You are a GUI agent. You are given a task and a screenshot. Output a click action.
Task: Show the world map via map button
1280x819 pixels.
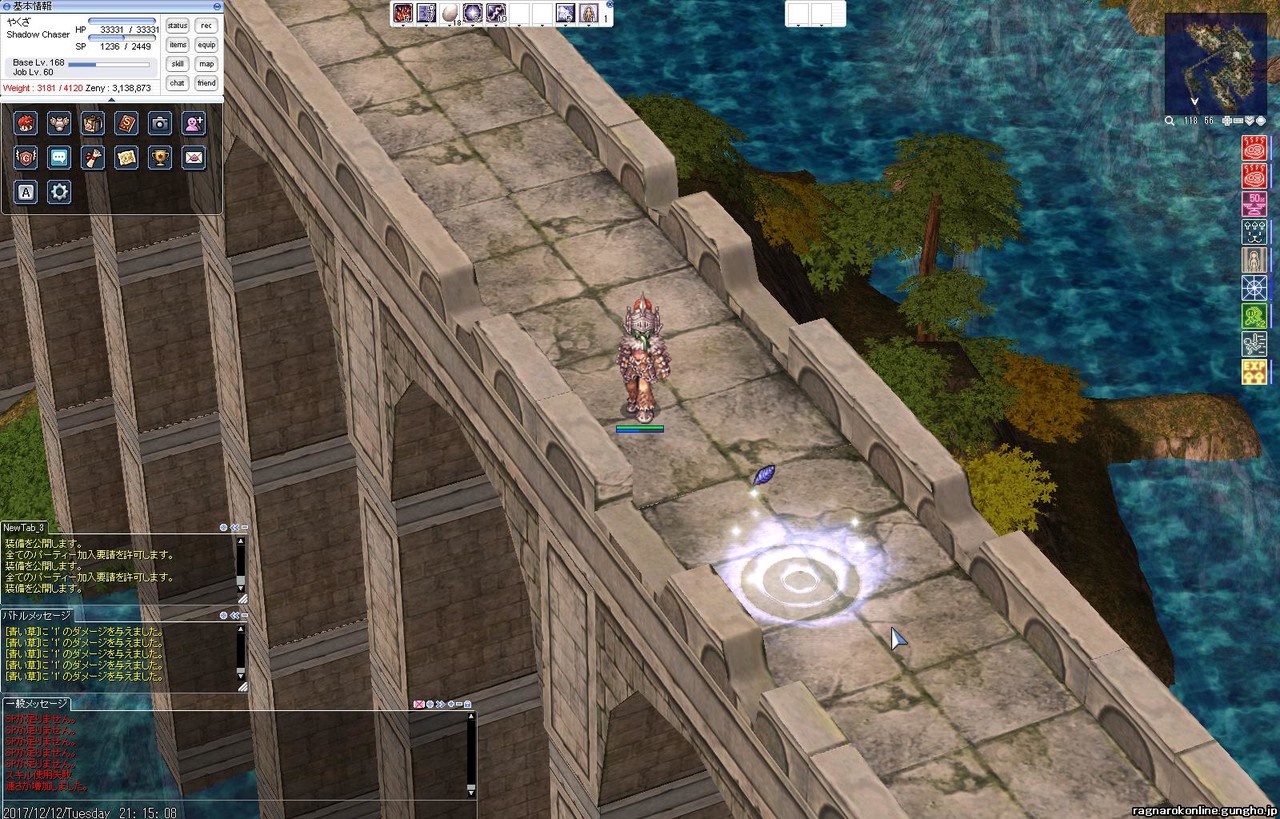click(206, 63)
